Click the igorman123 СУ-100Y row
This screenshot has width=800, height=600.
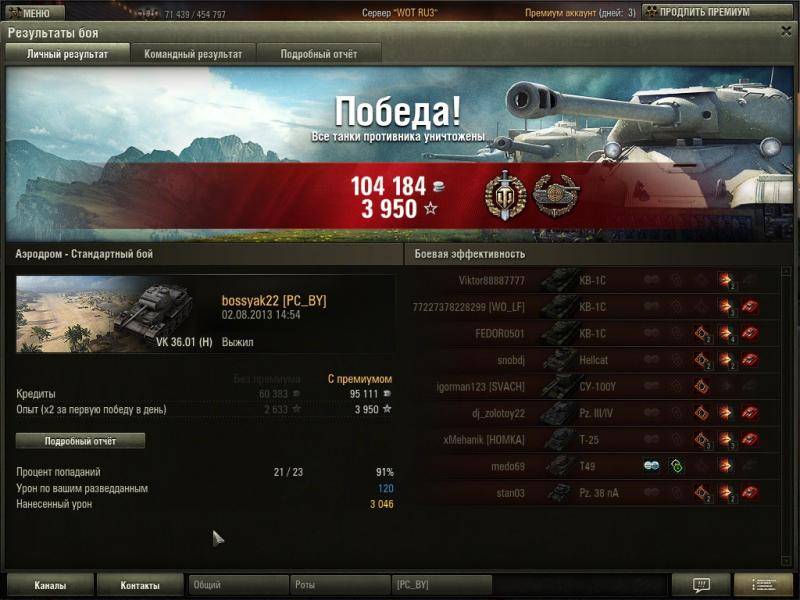(x=590, y=386)
